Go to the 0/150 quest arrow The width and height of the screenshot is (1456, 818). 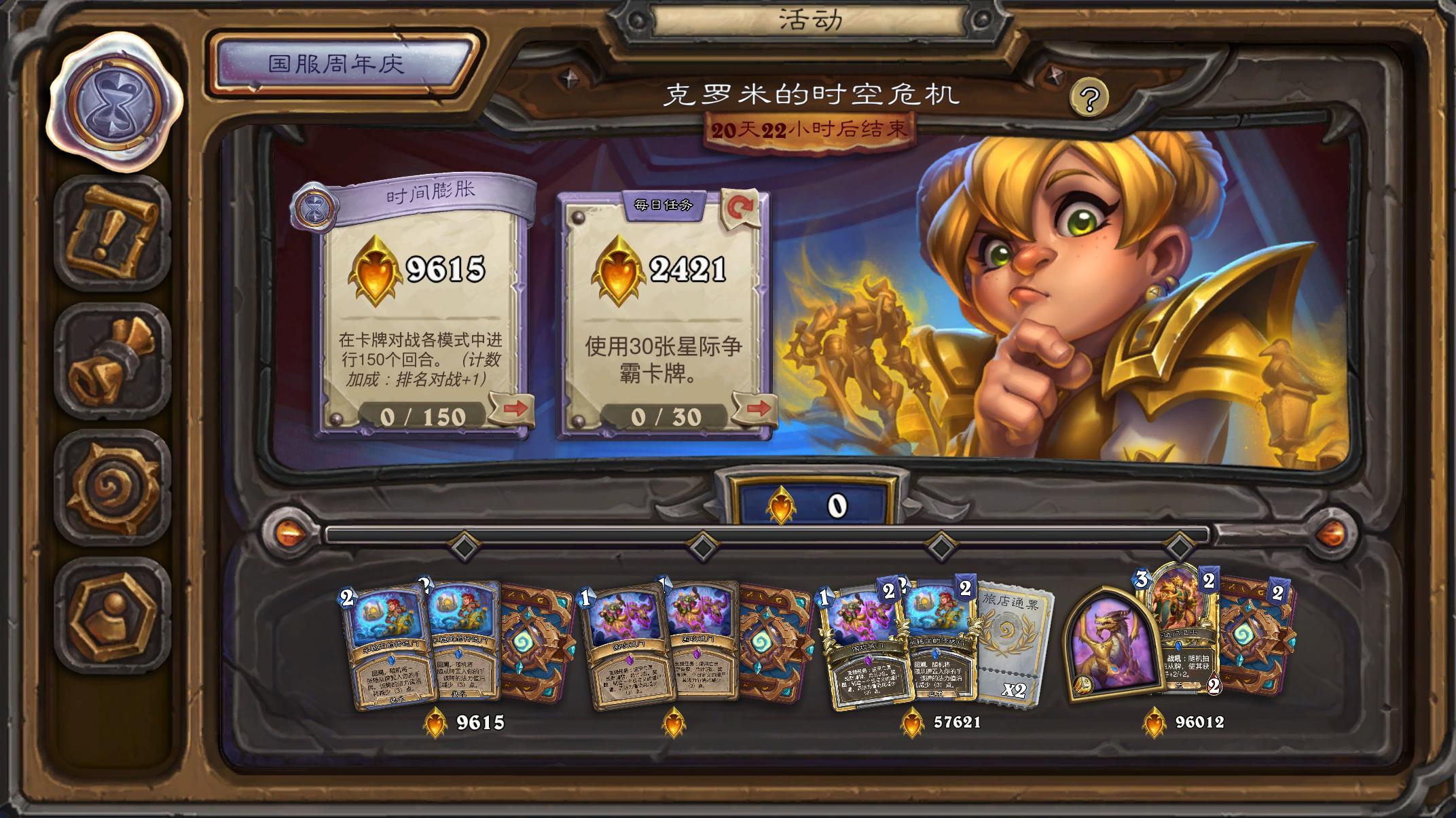514,408
